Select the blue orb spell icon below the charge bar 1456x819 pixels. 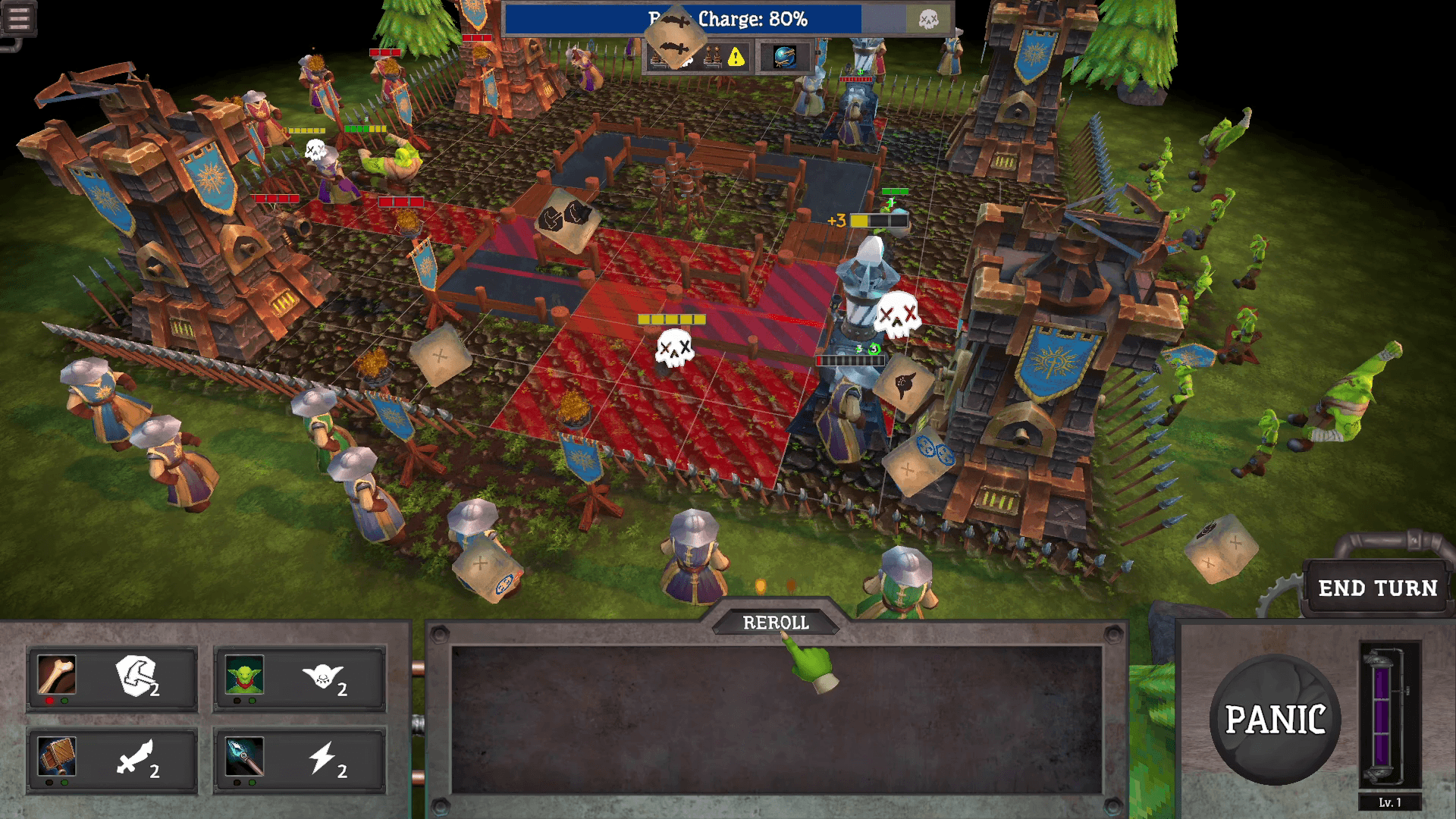(x=785, y=58)
